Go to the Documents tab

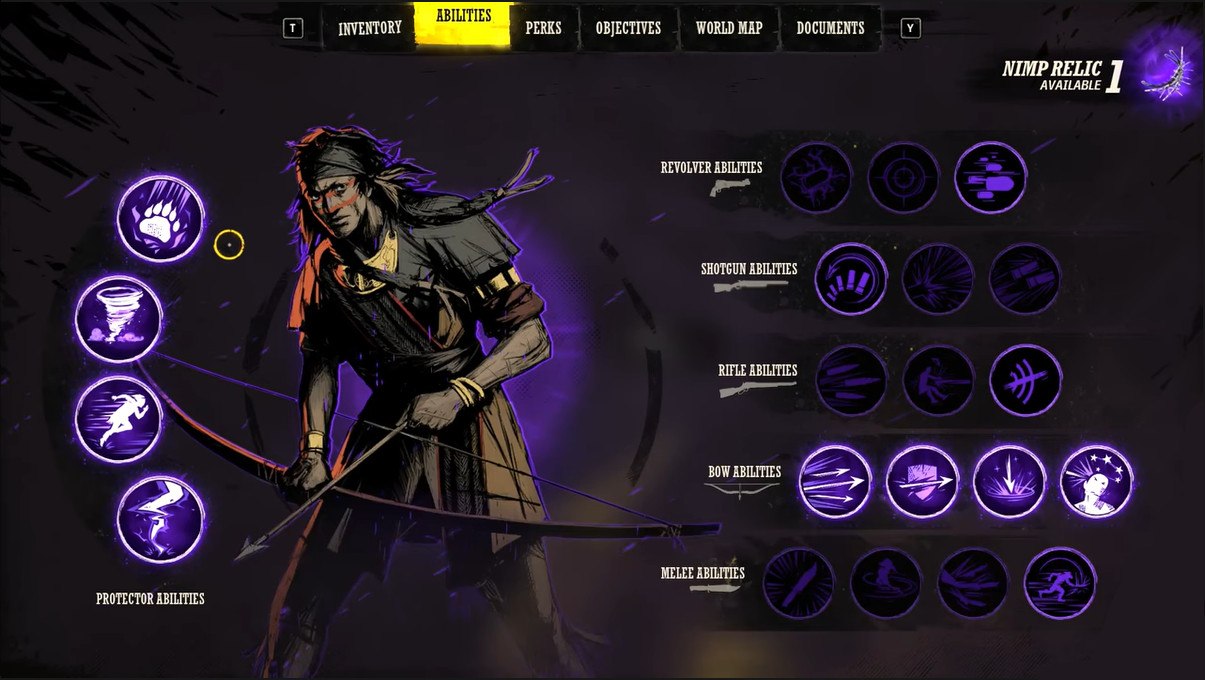[830, 28]
